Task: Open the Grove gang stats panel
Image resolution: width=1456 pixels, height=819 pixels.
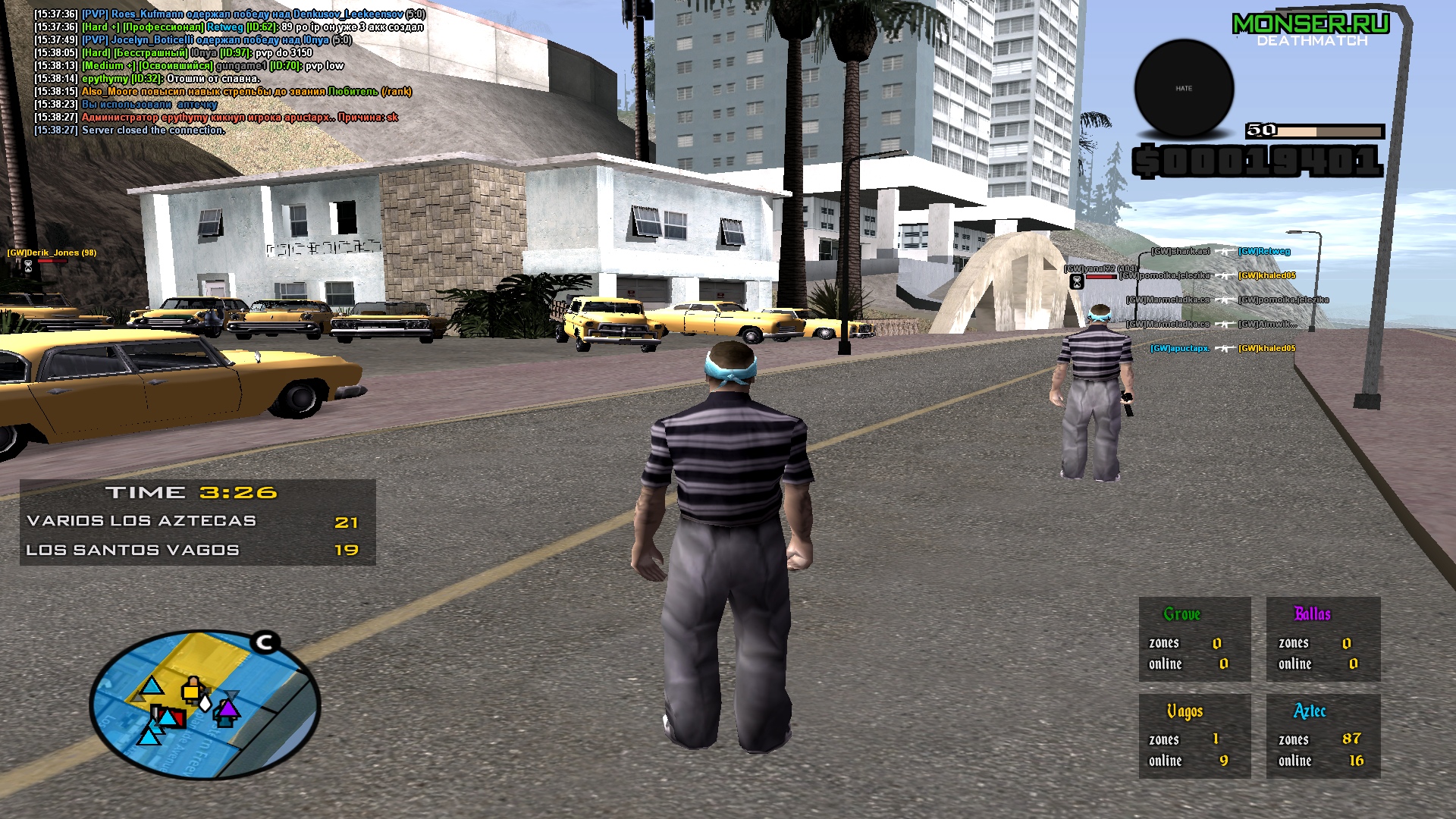Action: click(x=1194, y=639)
